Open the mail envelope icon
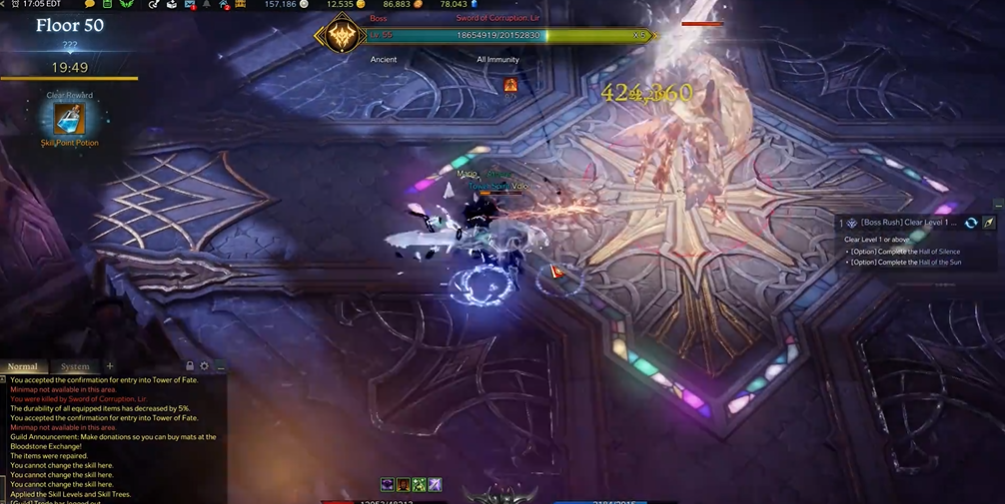 click(x=190, y=5)
